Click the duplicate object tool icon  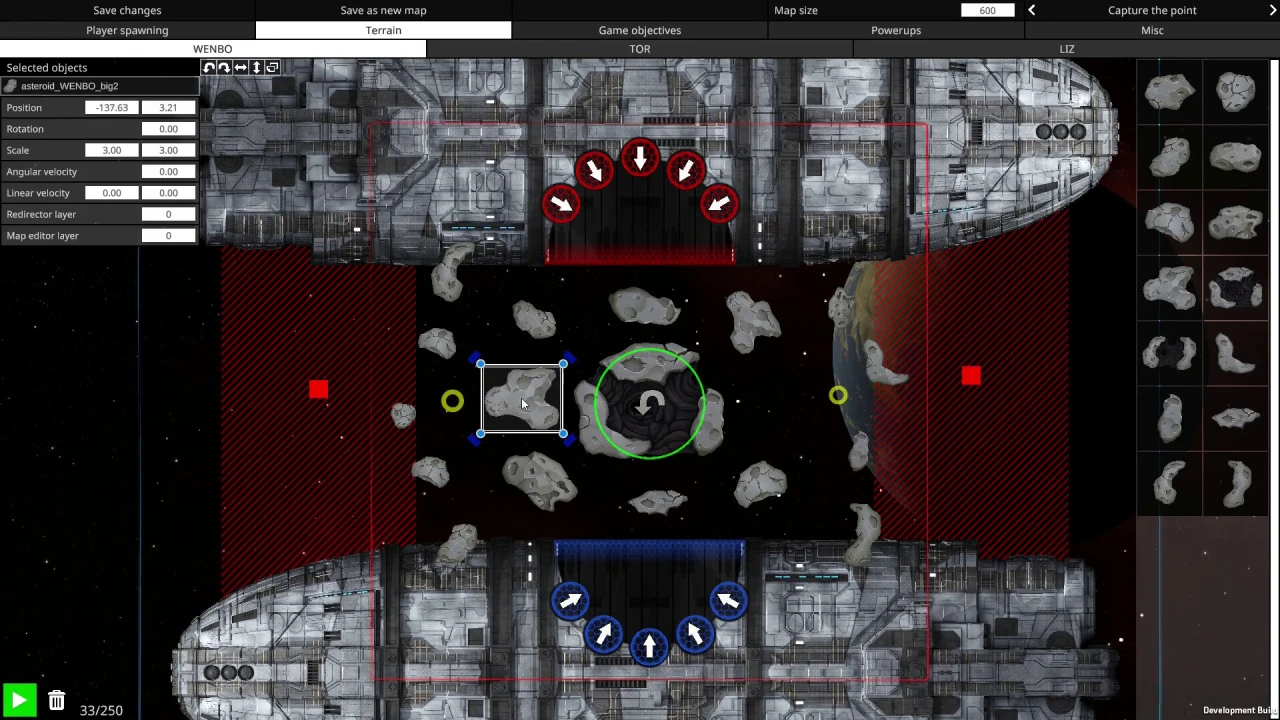(x=272, y=67)
